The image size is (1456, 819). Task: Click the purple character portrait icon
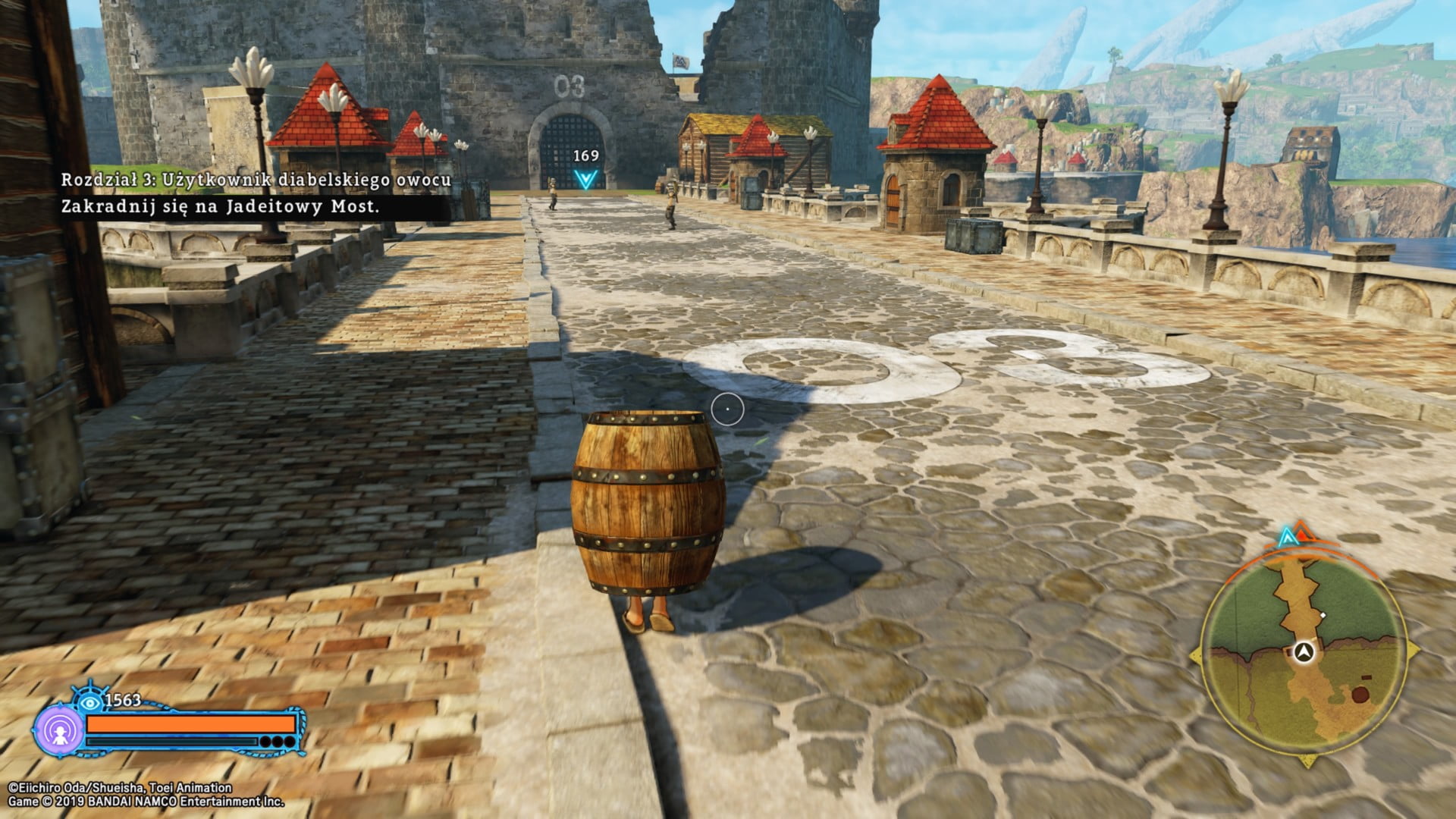coord(58,731)
